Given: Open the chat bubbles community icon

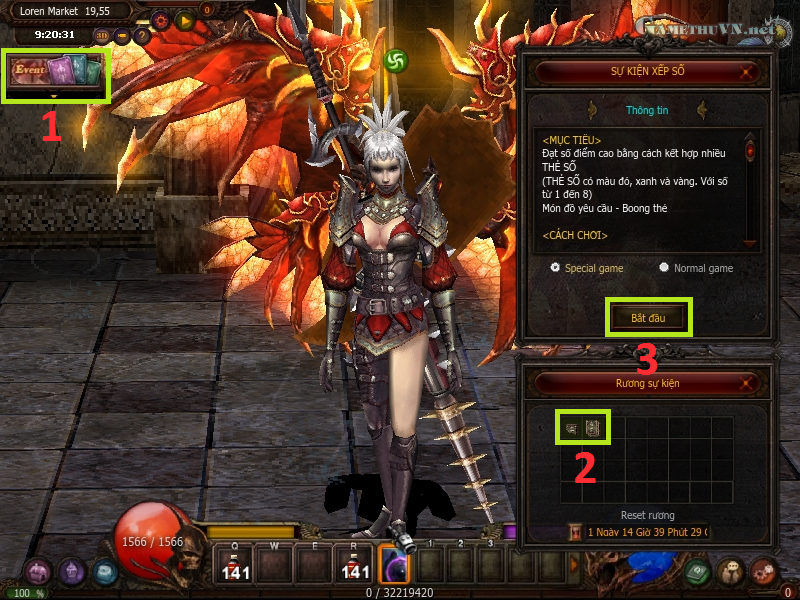Looking at the screenshot, I should [731, 570].
